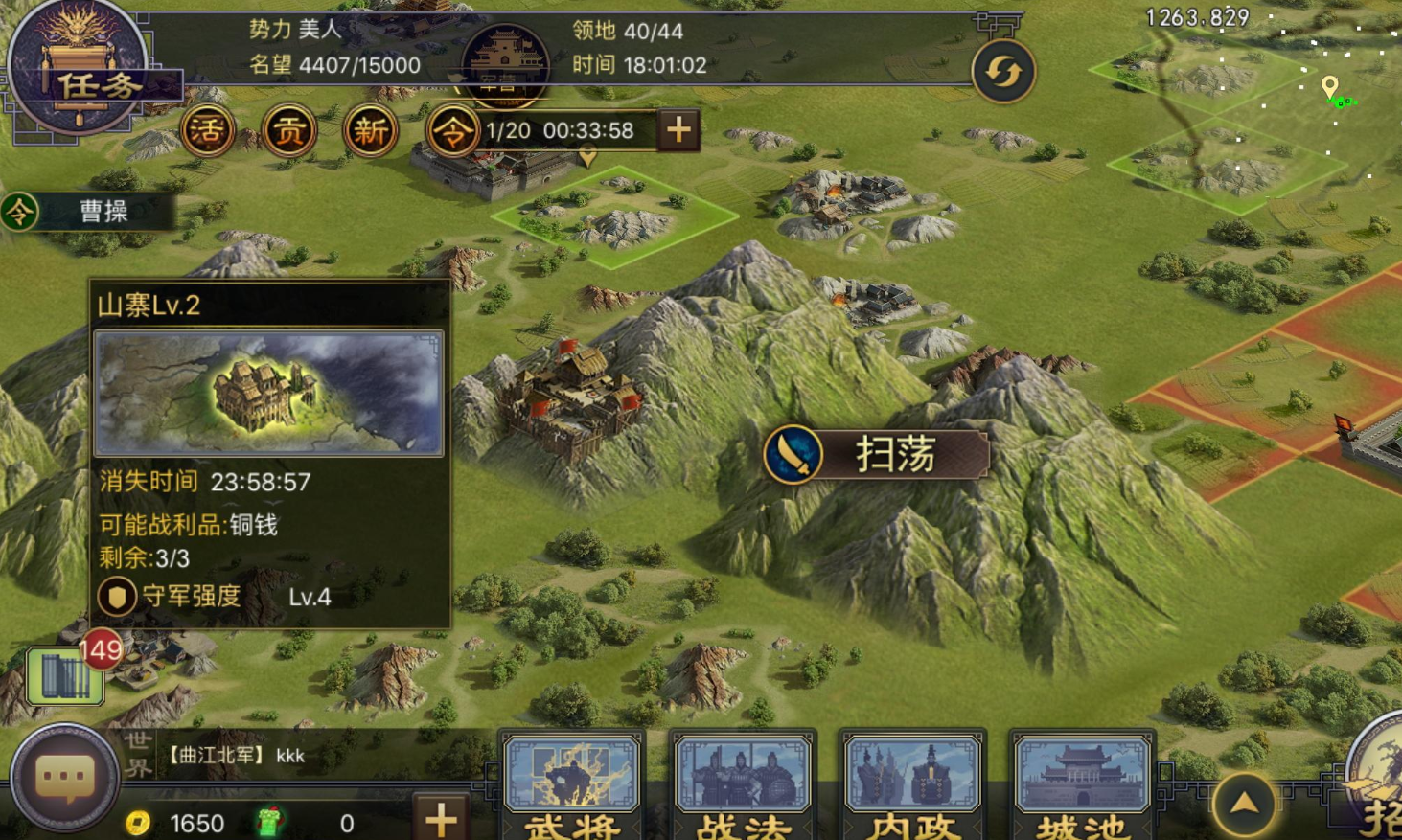Click the circular refresh arrows button
1402x840 pixels.
1002,72
